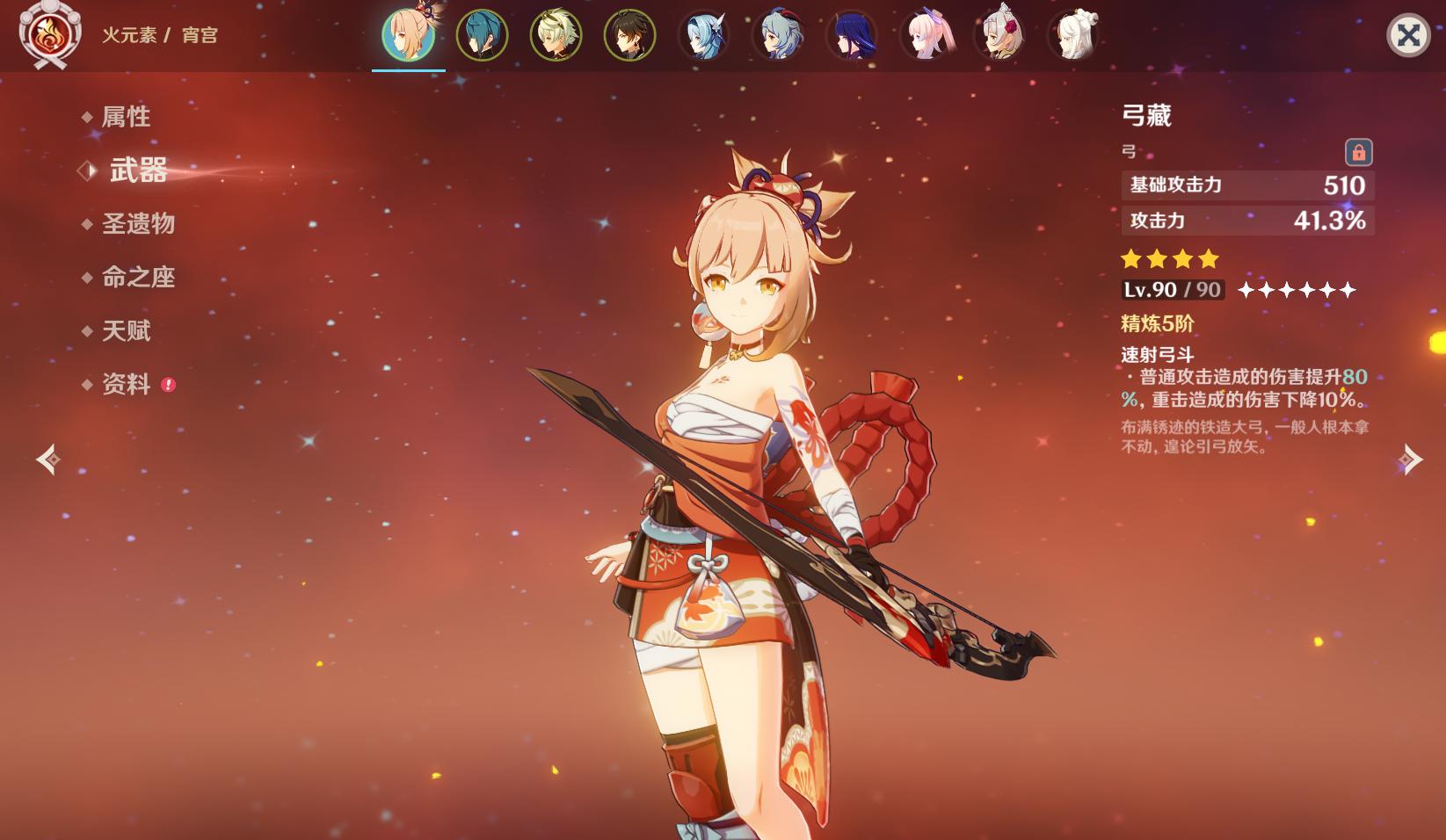Open the 属性 attributes page
The height and width of the screenshot is (840, 1446).
126,117
